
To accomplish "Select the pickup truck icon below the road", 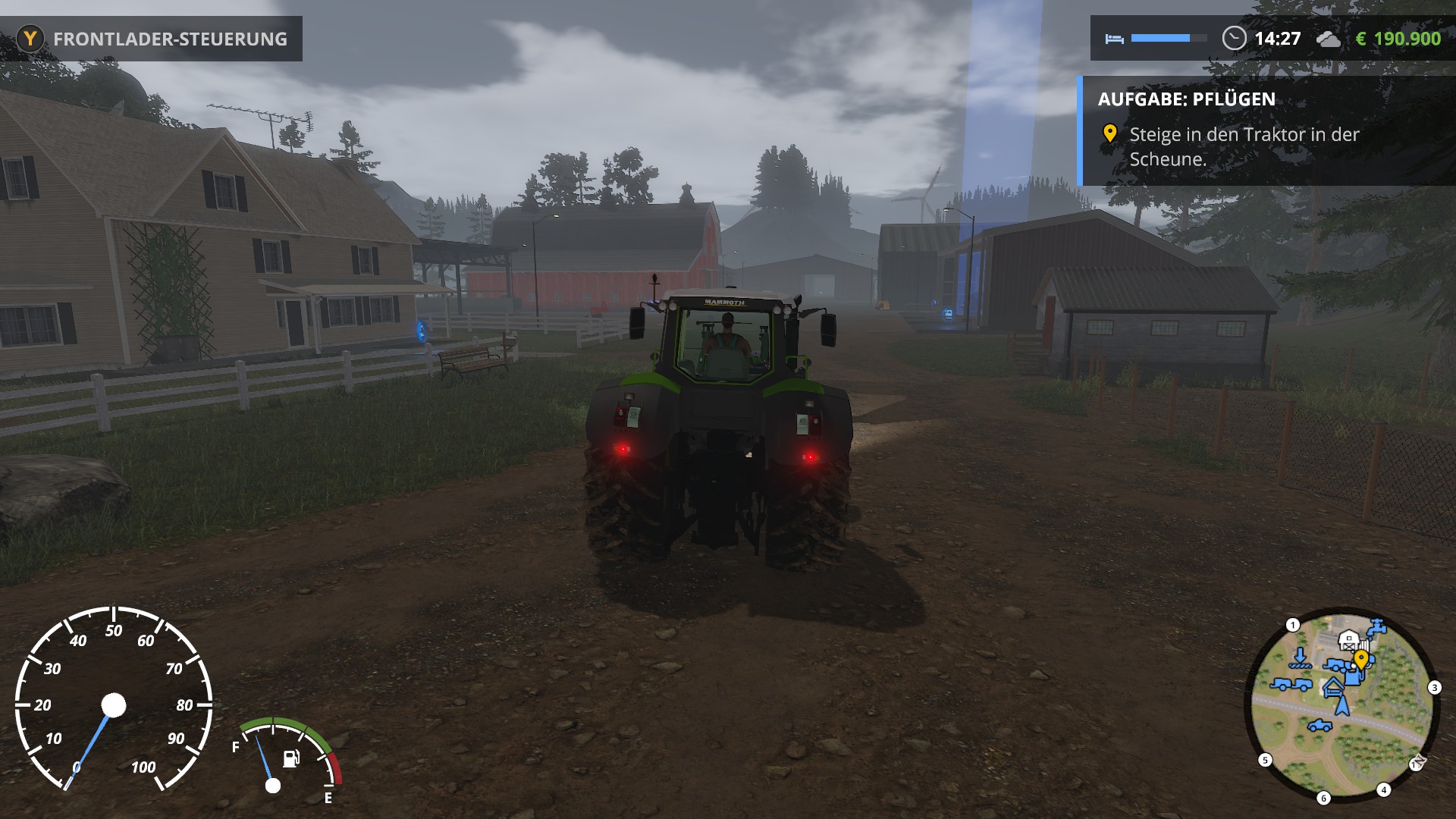I will tap(1320, 726).
